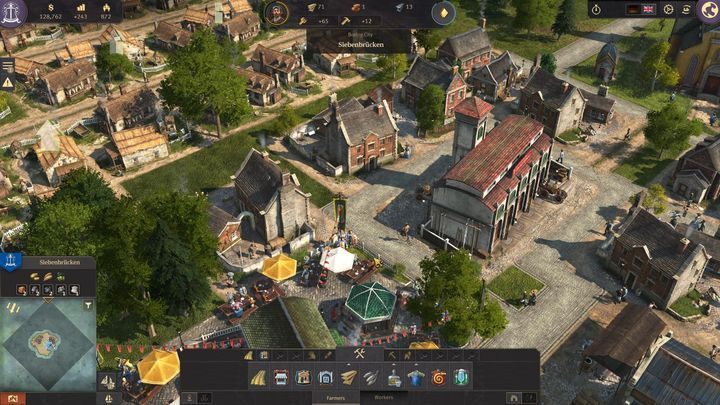Select the sawmill timber building icon

coord(348,377)
